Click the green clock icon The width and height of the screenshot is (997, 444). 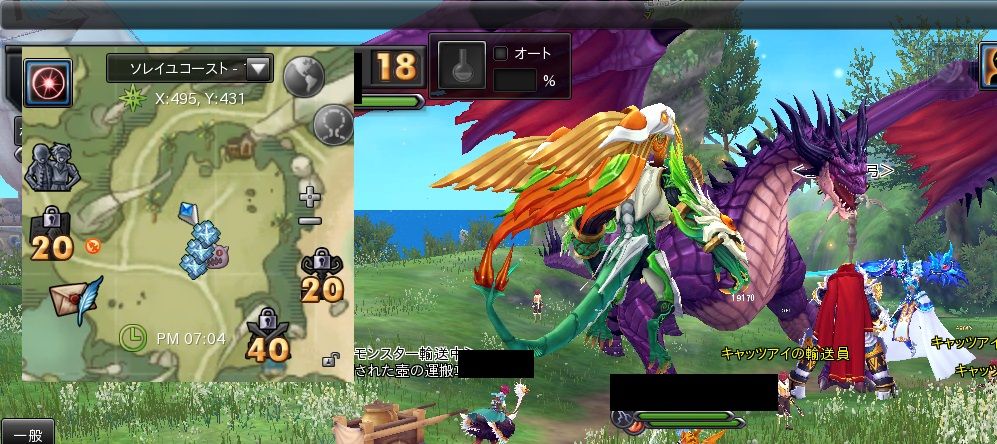coord(131,337)
